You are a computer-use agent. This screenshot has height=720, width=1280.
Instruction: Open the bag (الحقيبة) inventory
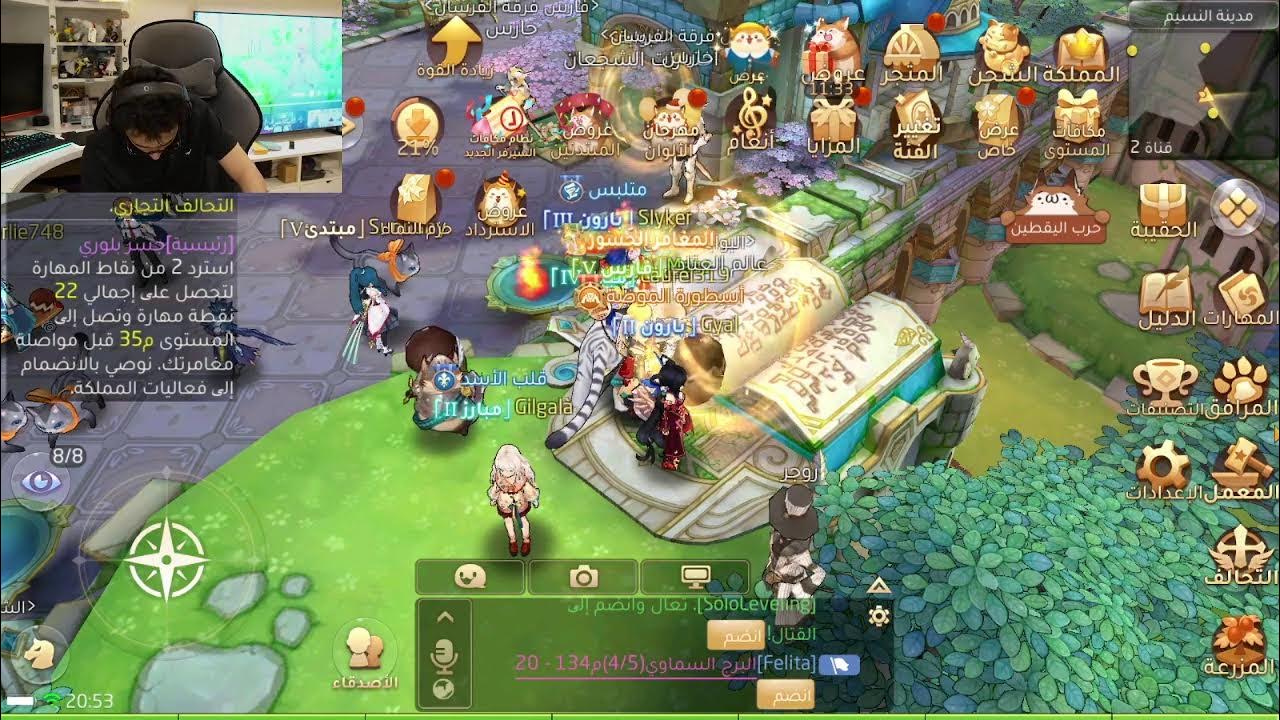coord(1163,207)
